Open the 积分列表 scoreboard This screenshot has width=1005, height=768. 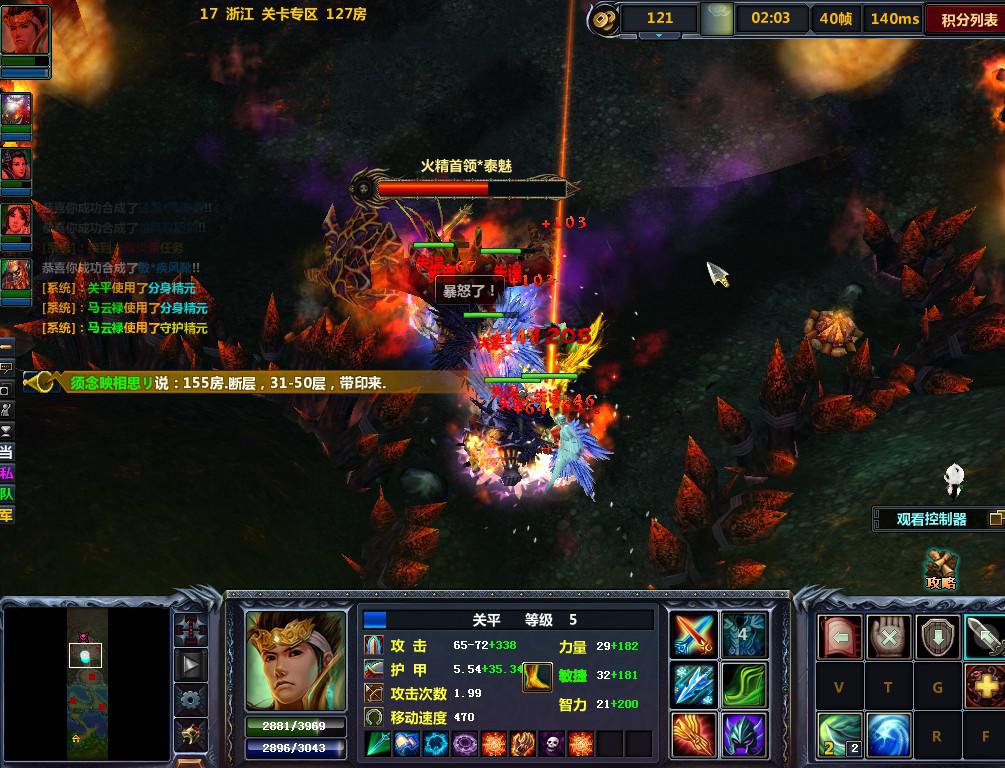pos(963,19)
